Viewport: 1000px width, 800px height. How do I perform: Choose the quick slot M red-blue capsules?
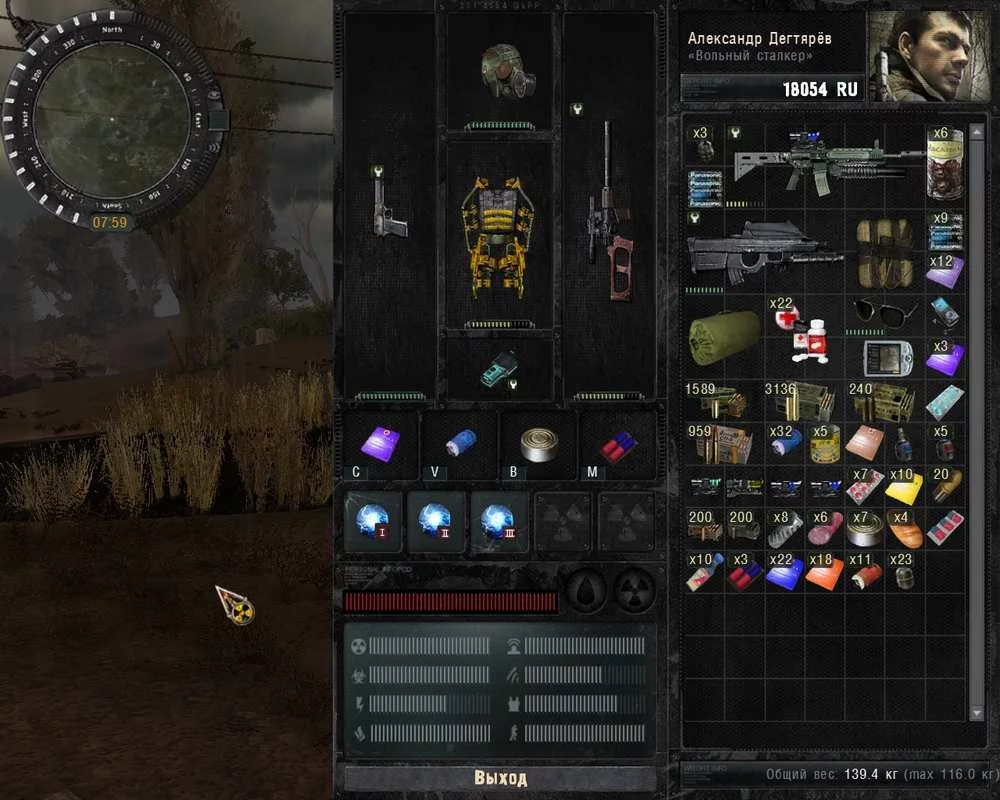pyautogui.click(x=618, y=441)
